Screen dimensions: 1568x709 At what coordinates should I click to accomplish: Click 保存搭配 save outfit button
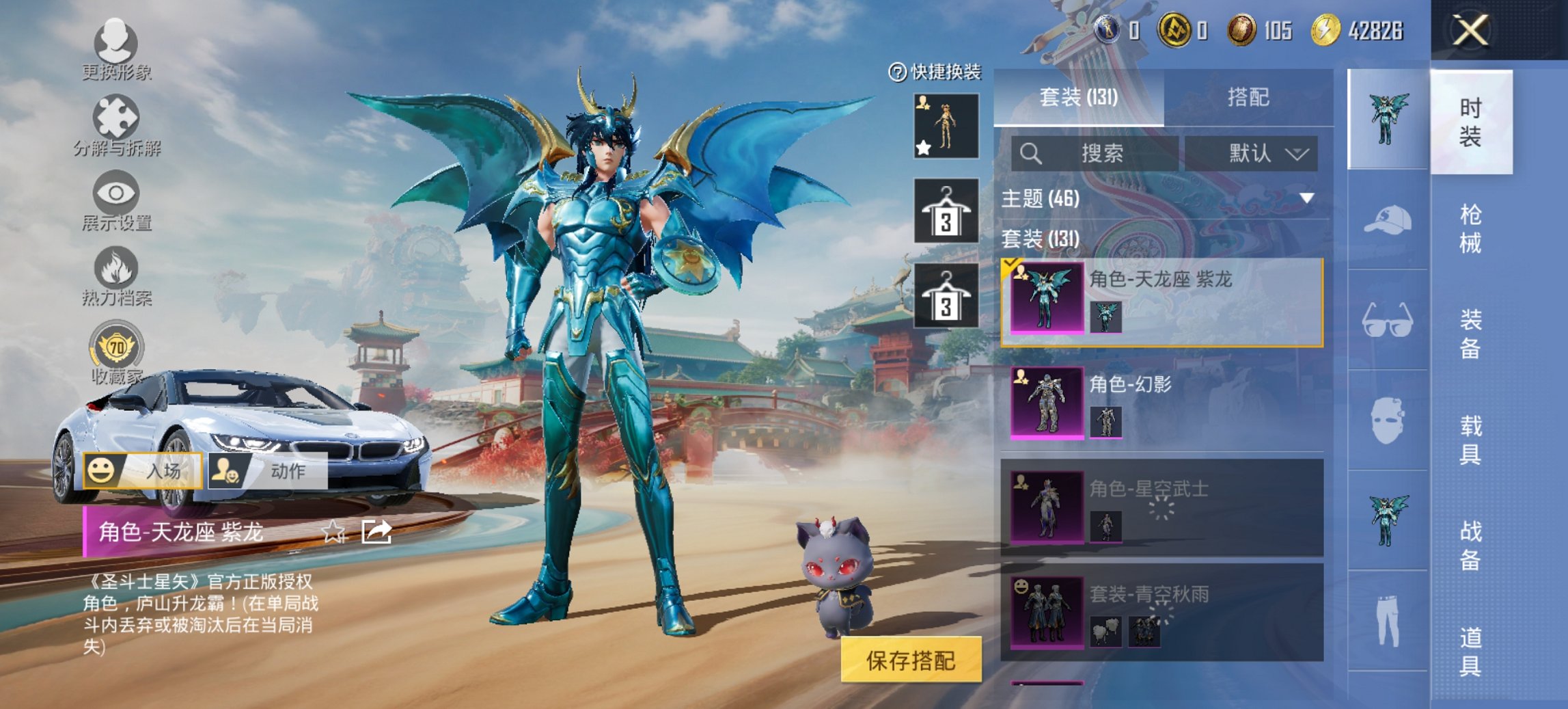point(911,660)
